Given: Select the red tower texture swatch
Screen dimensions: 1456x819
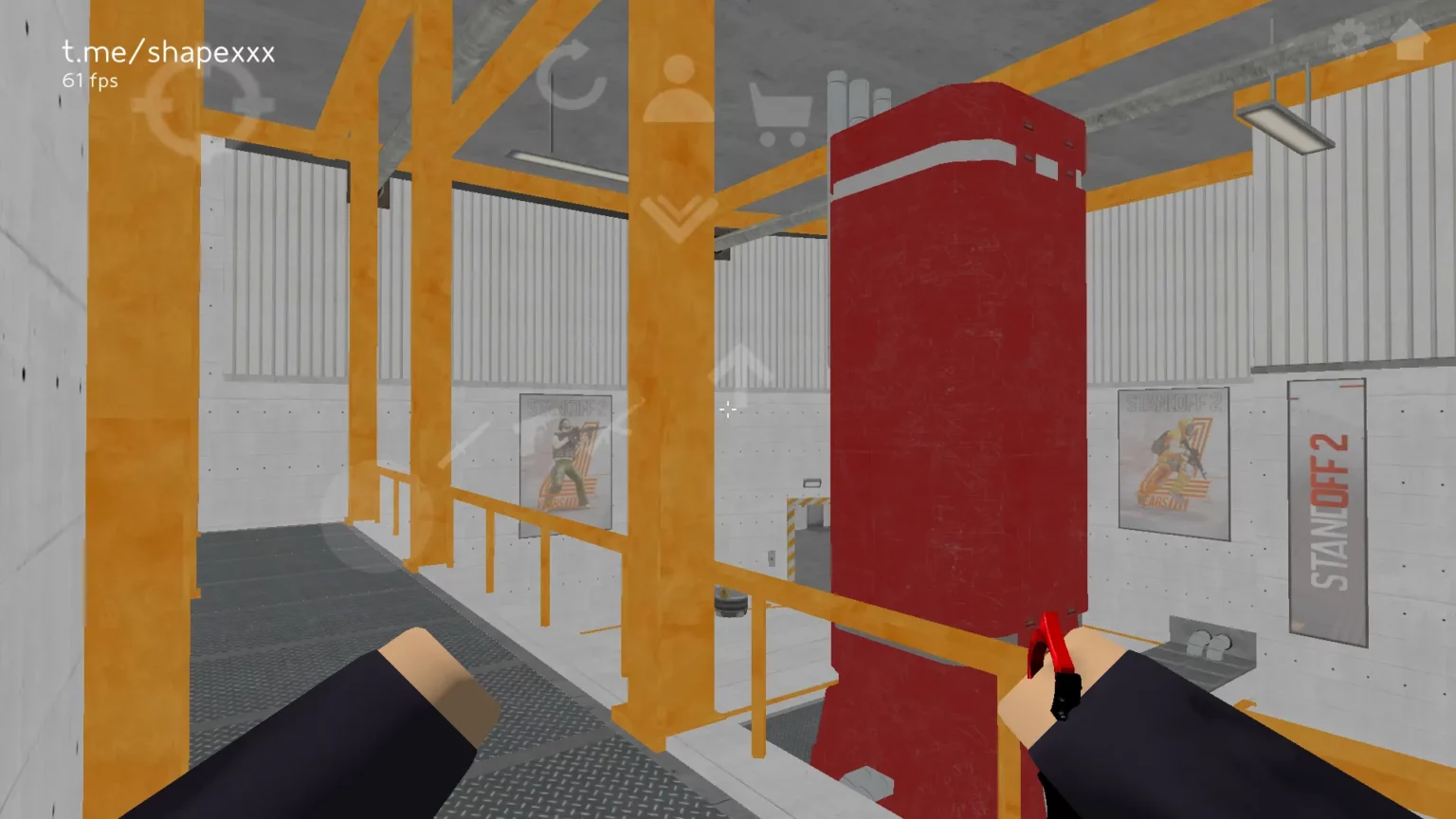Looking at the screenshot, I should coord(957,379).
